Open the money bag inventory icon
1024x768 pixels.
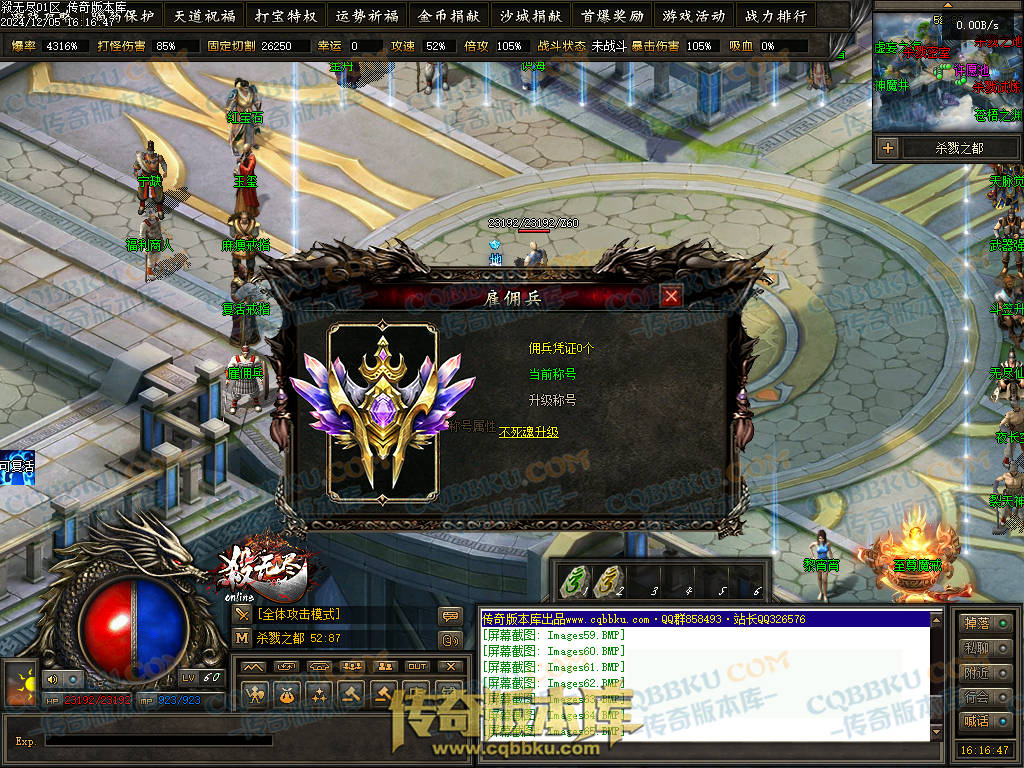(287, 693)
